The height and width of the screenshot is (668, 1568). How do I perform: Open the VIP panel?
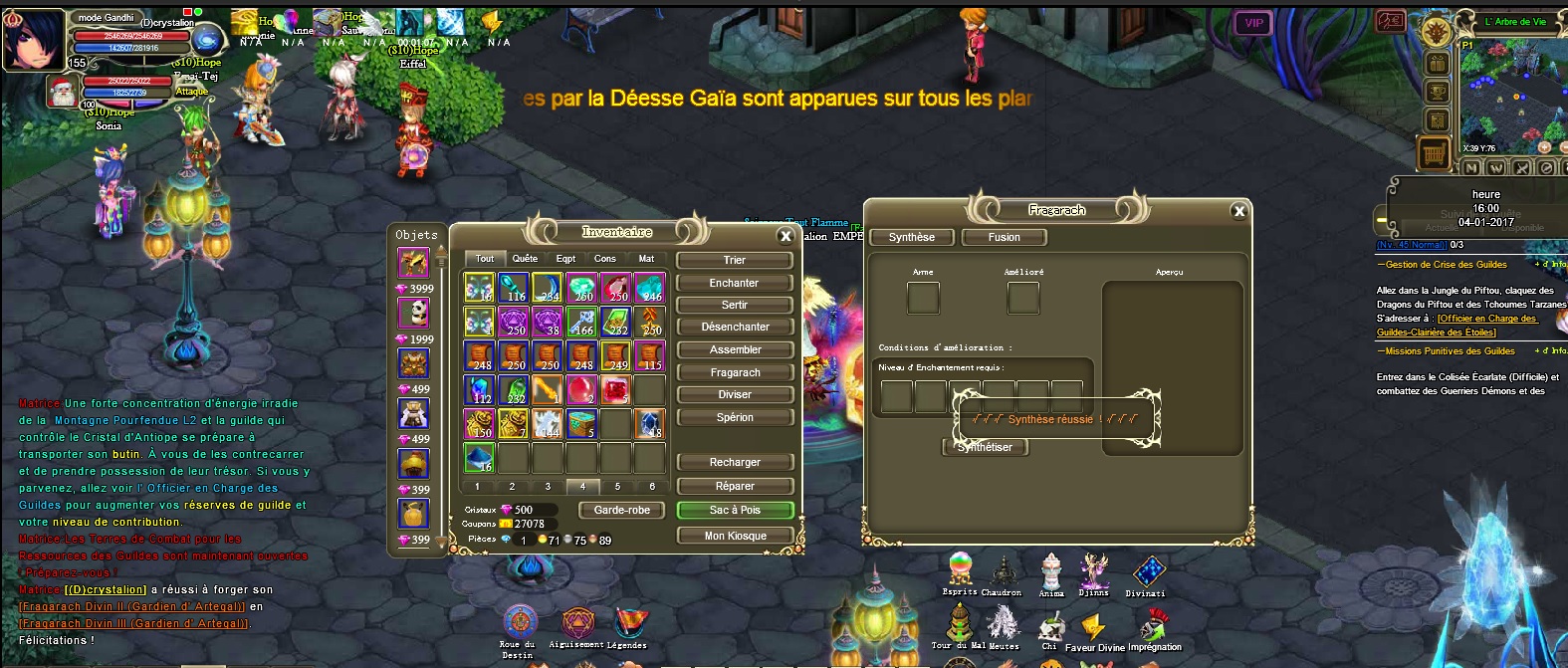[1253, 23]
